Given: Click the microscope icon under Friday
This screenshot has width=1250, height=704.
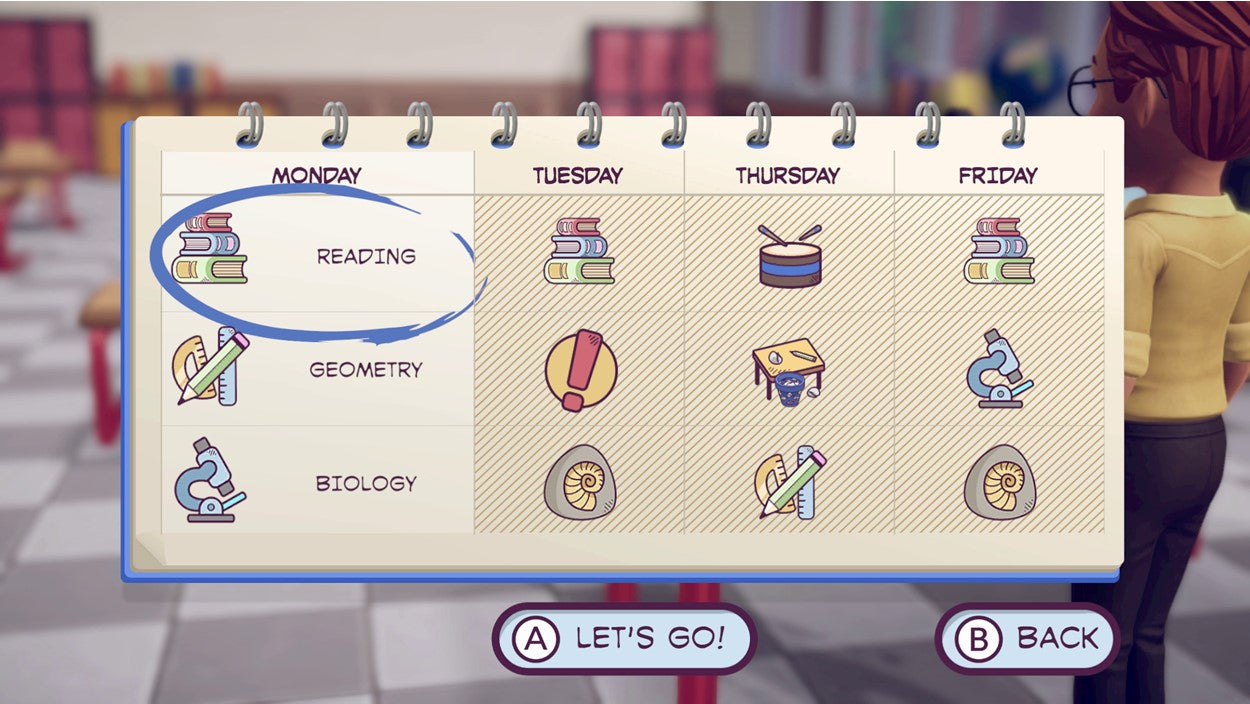Looking at the screenshot, I should (x=999, y=369).
